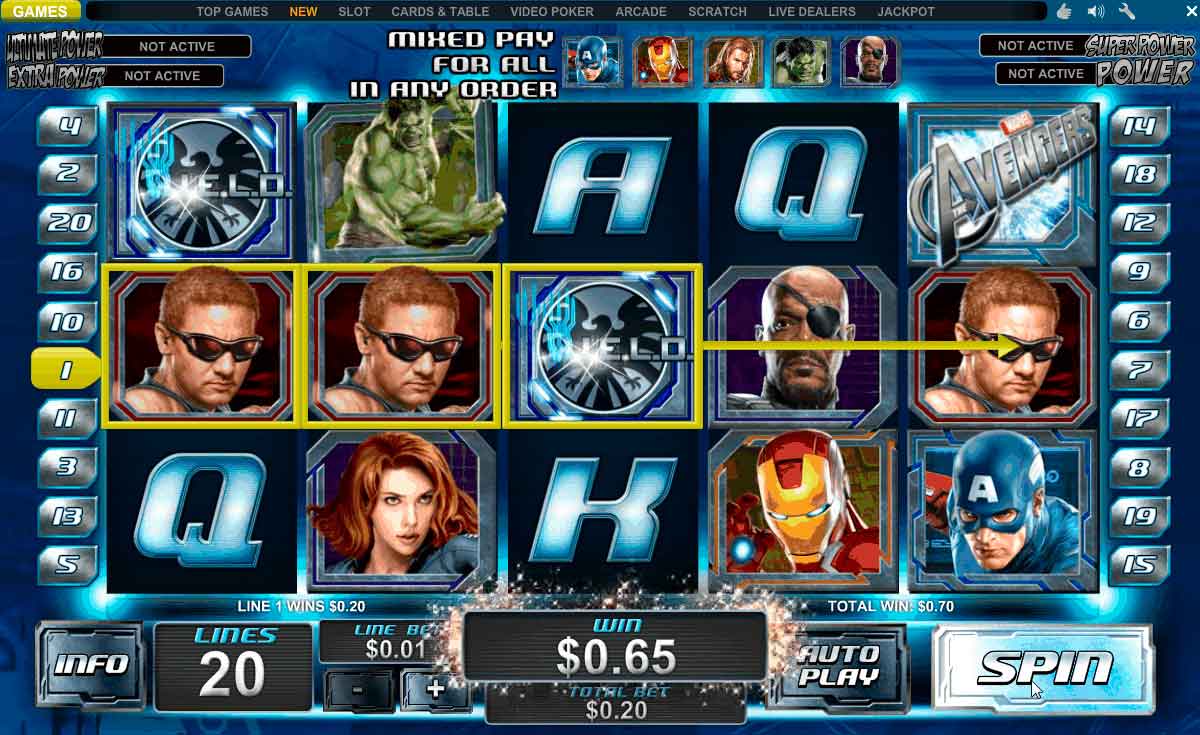Go to Live Dealers section
Screen dimensions: 1200x735
pos(812,12)
